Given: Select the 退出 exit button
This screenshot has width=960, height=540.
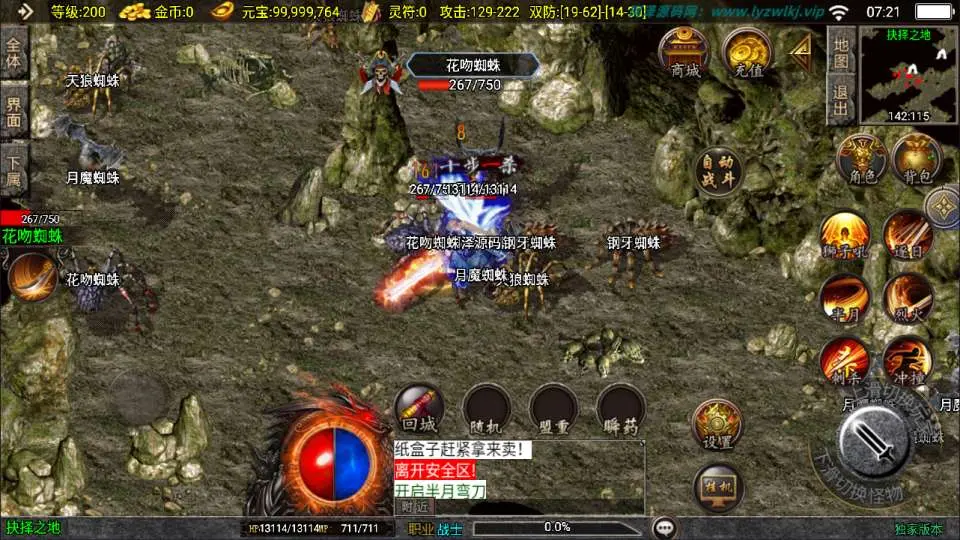Looking at the screenshot, I should (x=841, y=98).
